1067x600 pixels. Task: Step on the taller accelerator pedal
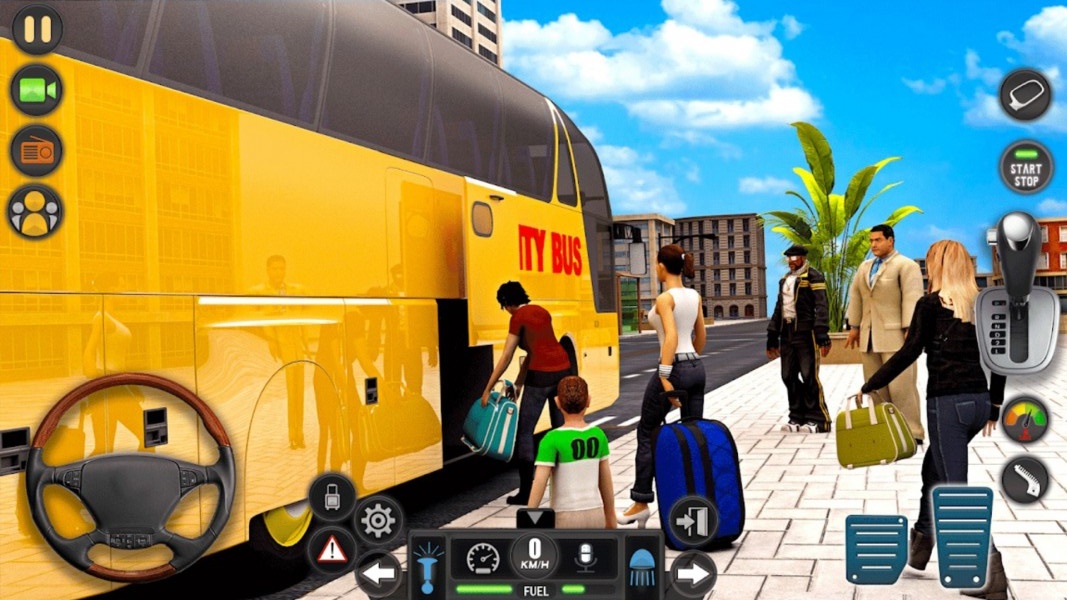tap(962, 536)
